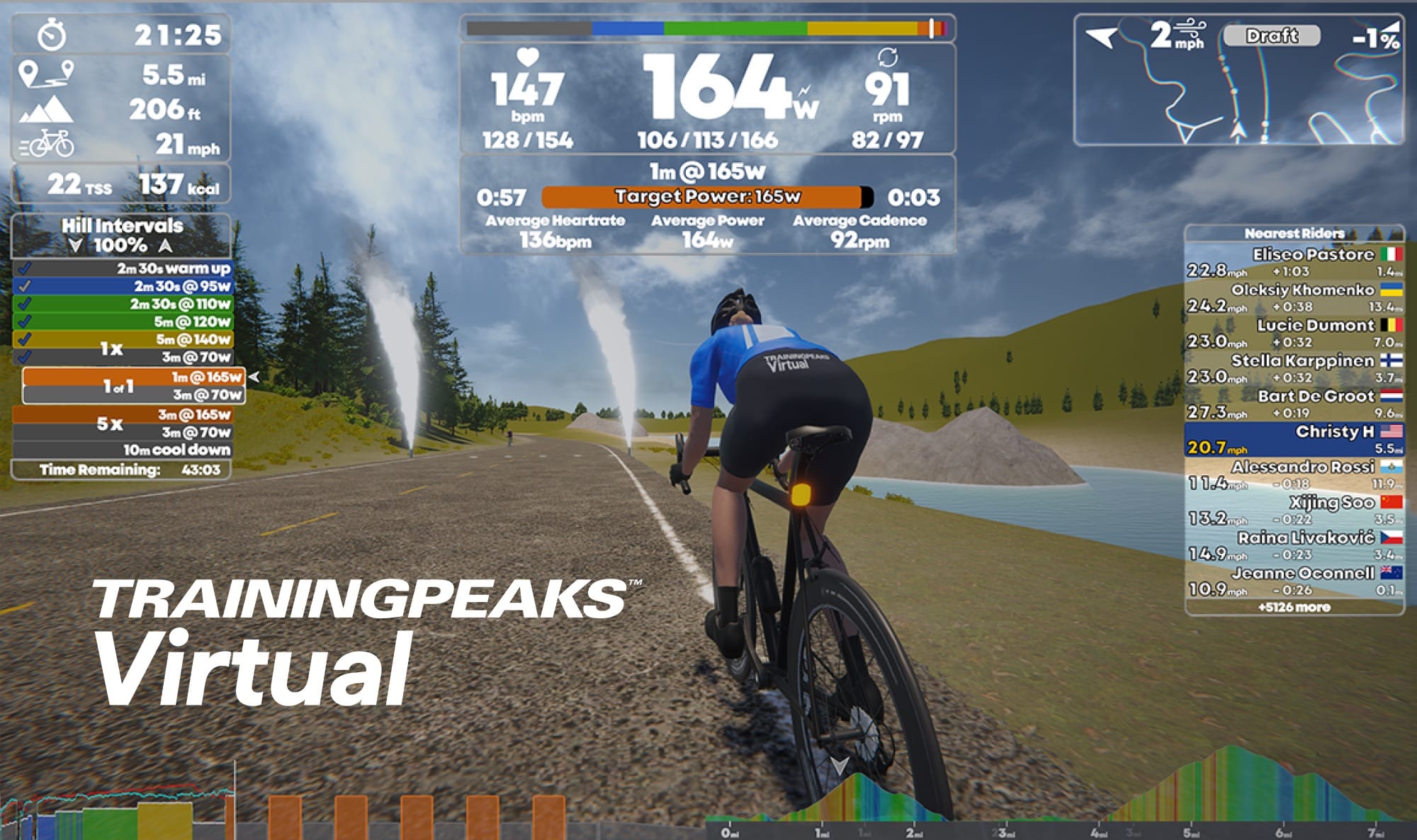The width and height of the screenshot is (1417, 840).
Task: Pick Raina Livaković from the rider list
Action: [x=1294, y=545]
